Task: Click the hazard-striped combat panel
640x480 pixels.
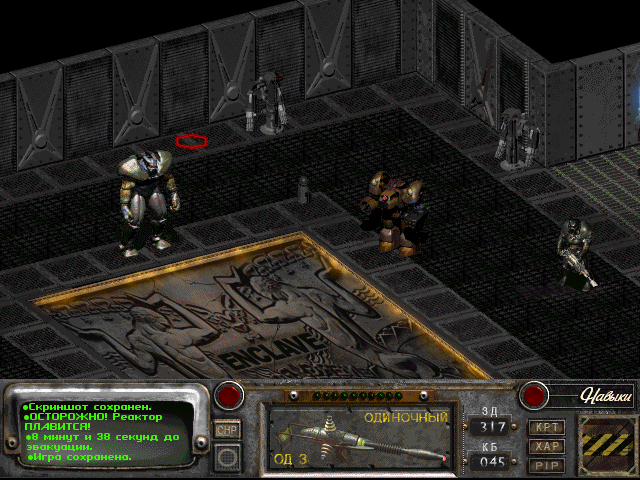Action: [605, 440]
